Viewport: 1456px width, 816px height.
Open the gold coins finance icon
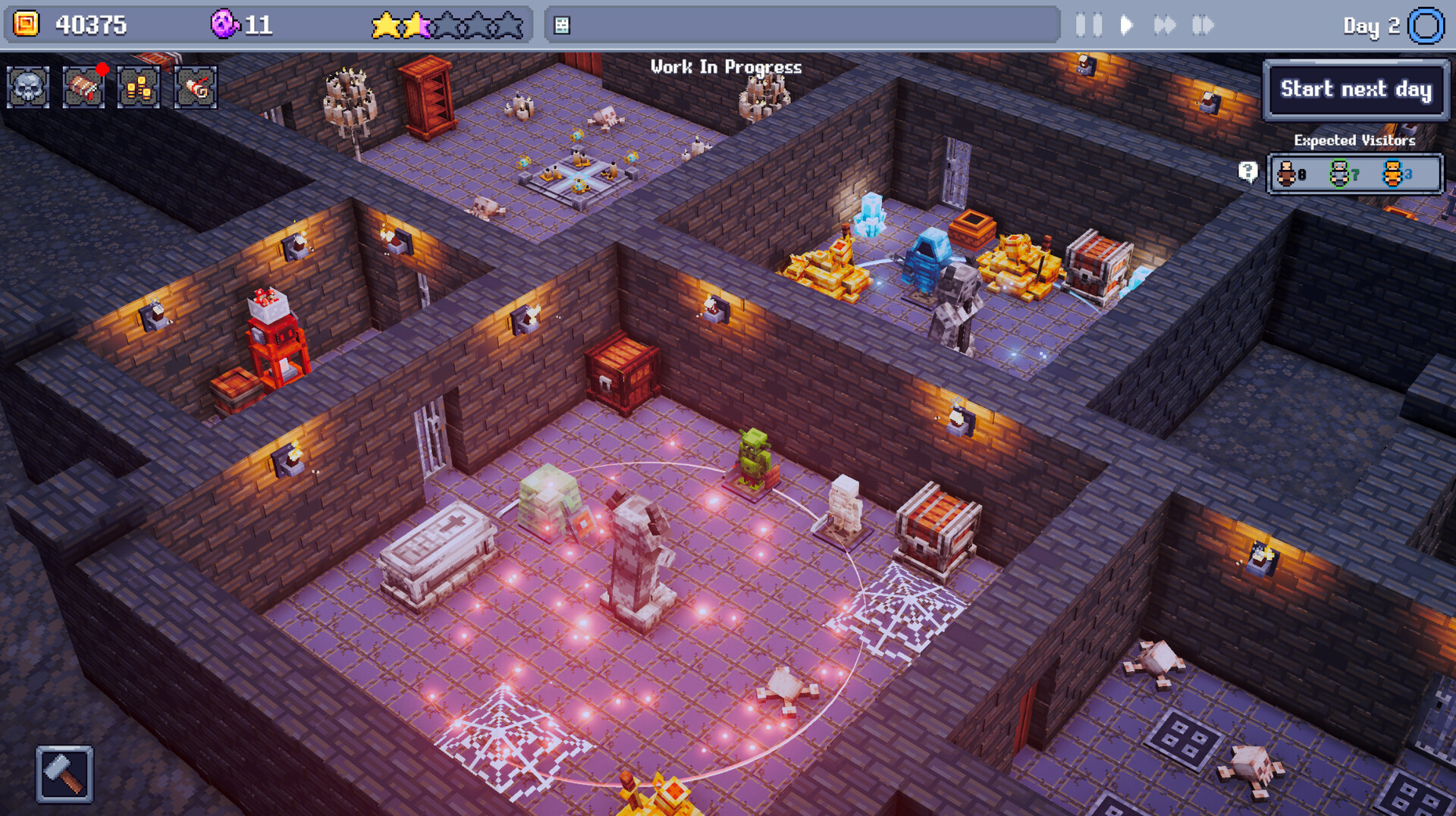point(137,89)
